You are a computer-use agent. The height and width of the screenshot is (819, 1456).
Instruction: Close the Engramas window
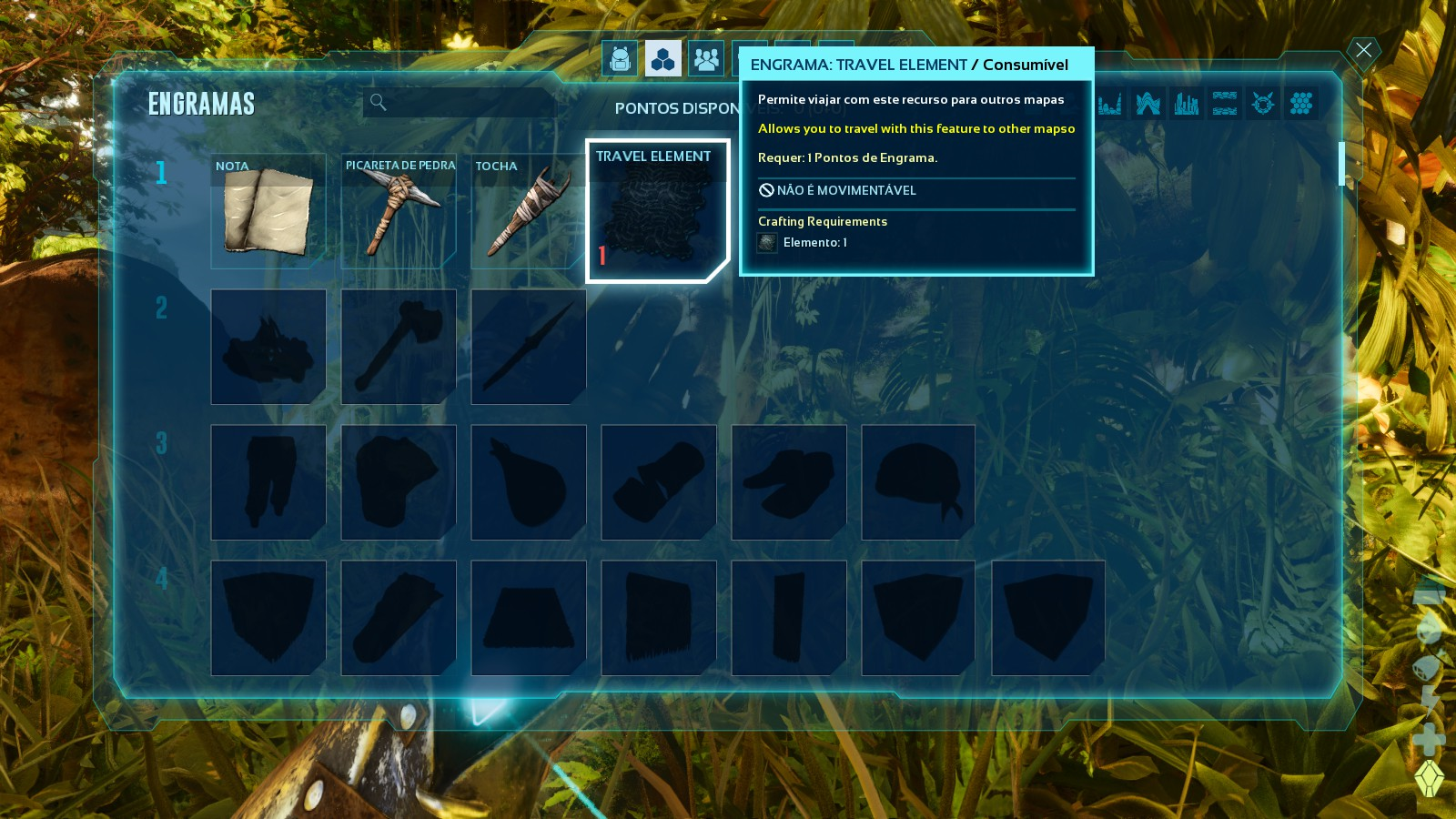click(x=1363, y=50)
